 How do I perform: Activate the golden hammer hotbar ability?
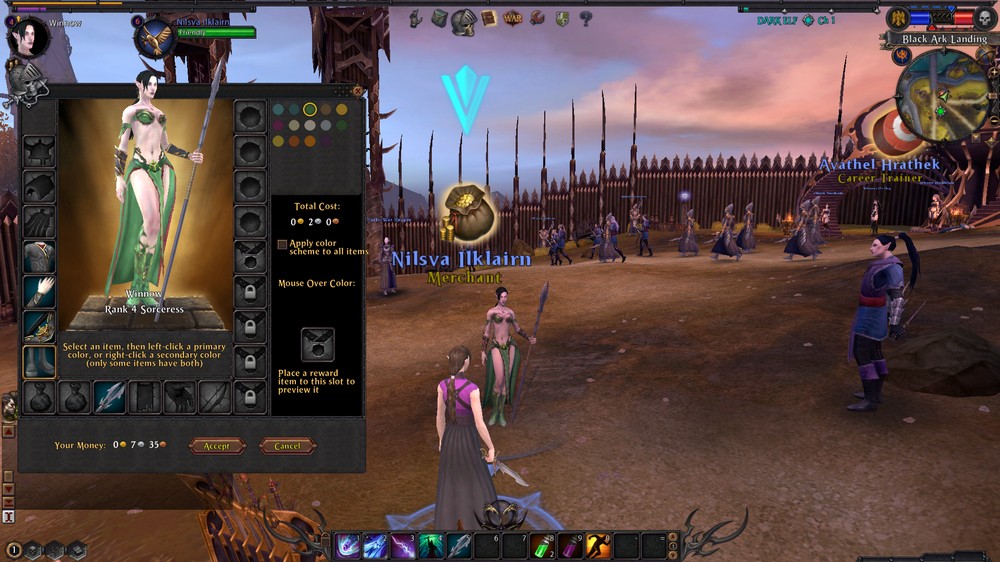(597, 546)
